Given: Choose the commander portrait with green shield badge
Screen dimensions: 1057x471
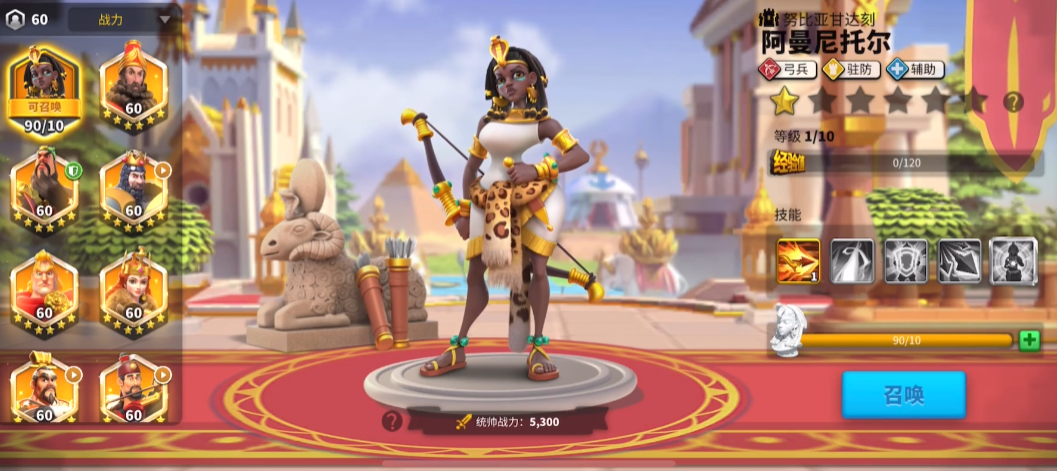Looking at the screenshot, I should pyautogui.click(x=43, y=187).
